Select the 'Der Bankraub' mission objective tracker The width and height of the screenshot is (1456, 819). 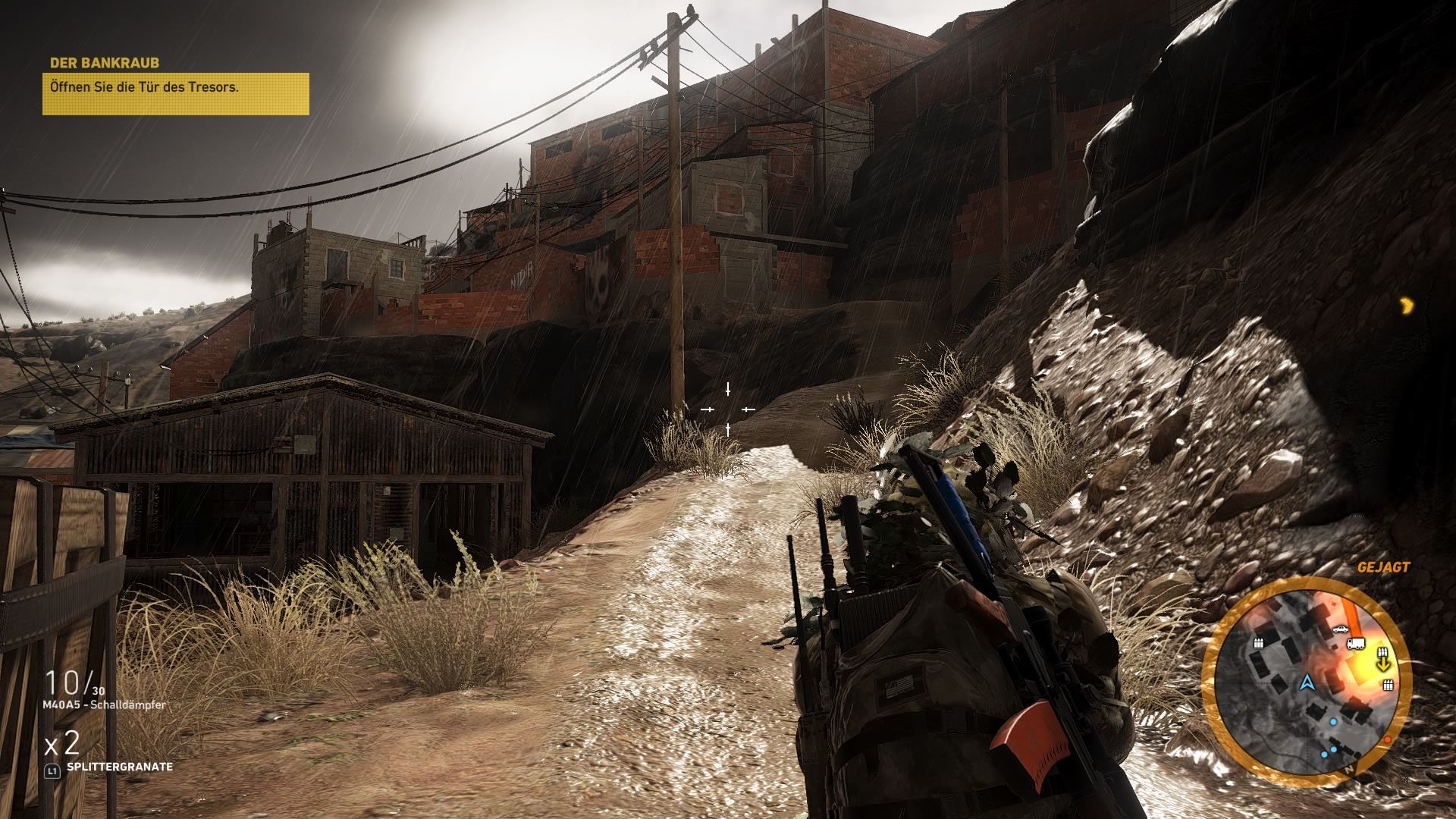click(175, 87)
